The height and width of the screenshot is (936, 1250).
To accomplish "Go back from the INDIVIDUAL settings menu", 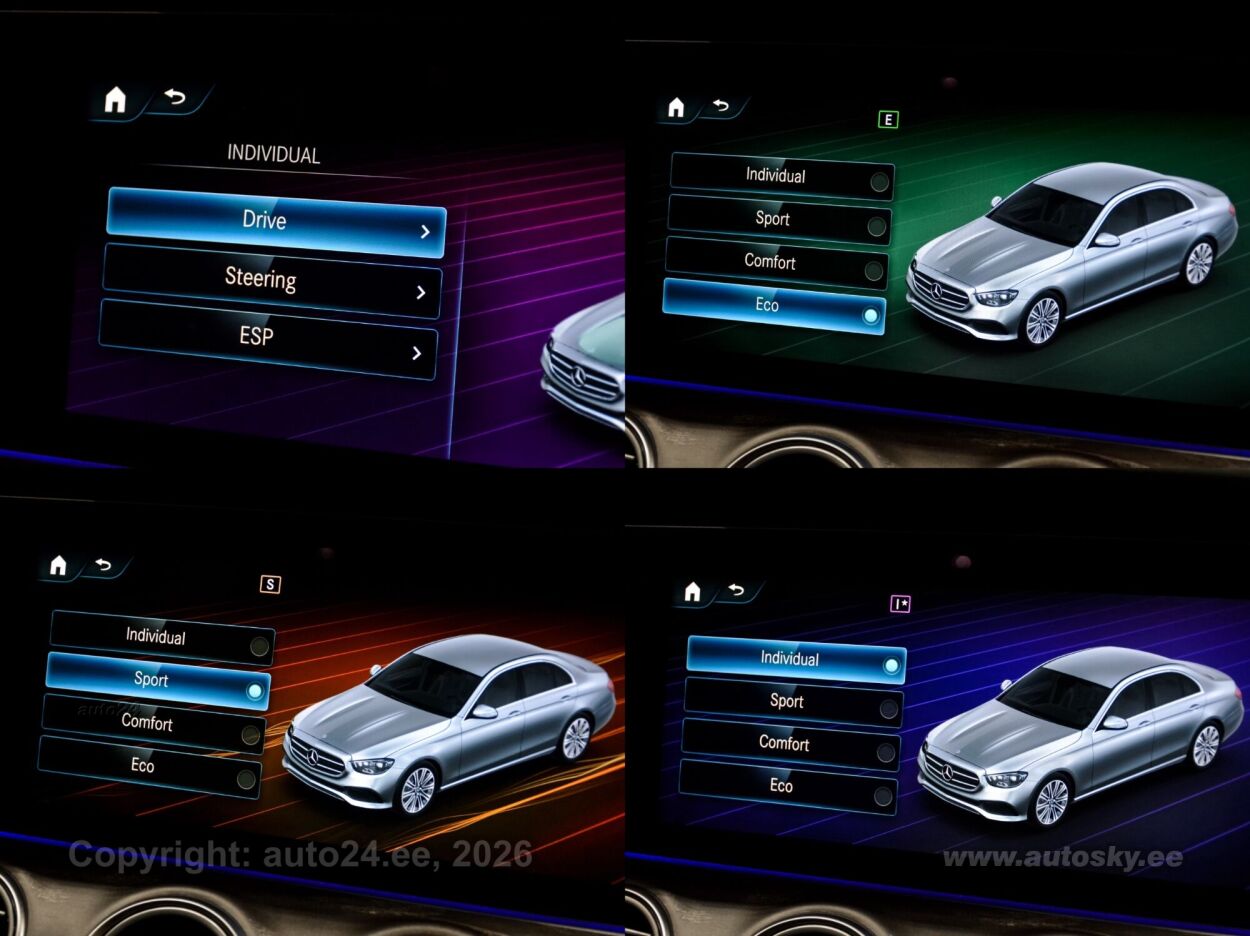I will 177,97.
